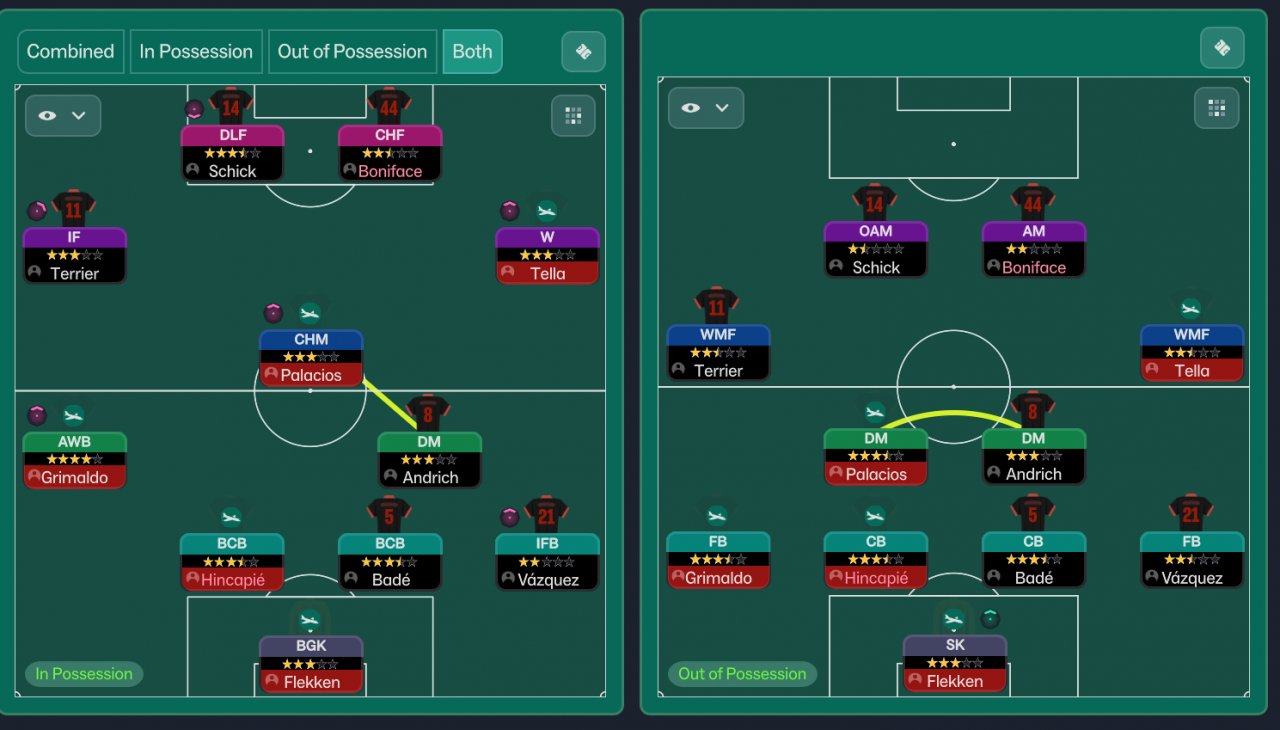Pick Flekken's SK sweeper keeper card
This screenshot has width=1280, height=730.
tap(955, 662)
